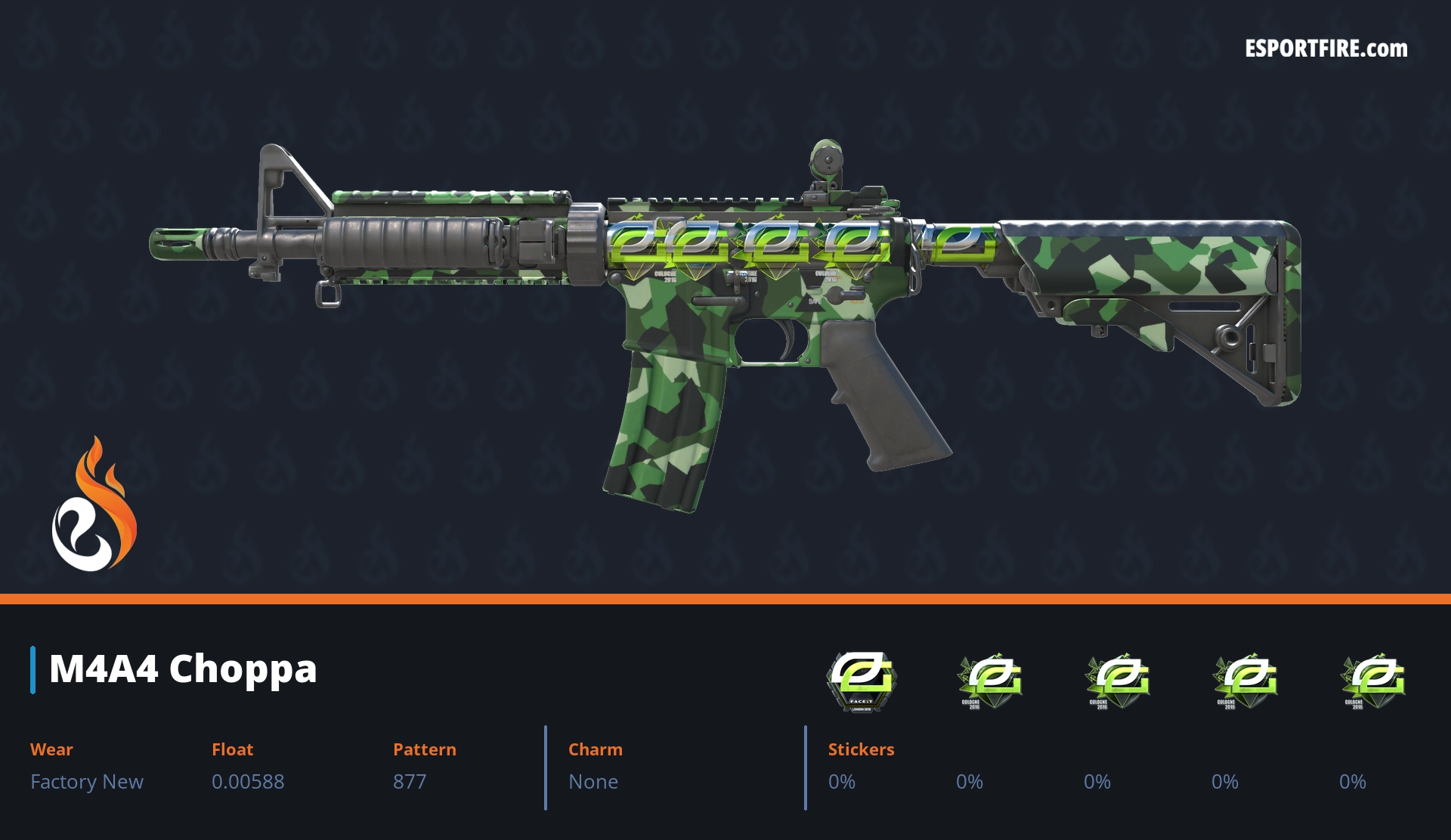Select the OpTic FACEIT London 2018 sticker
The image size is (1451, 840).
861,681
